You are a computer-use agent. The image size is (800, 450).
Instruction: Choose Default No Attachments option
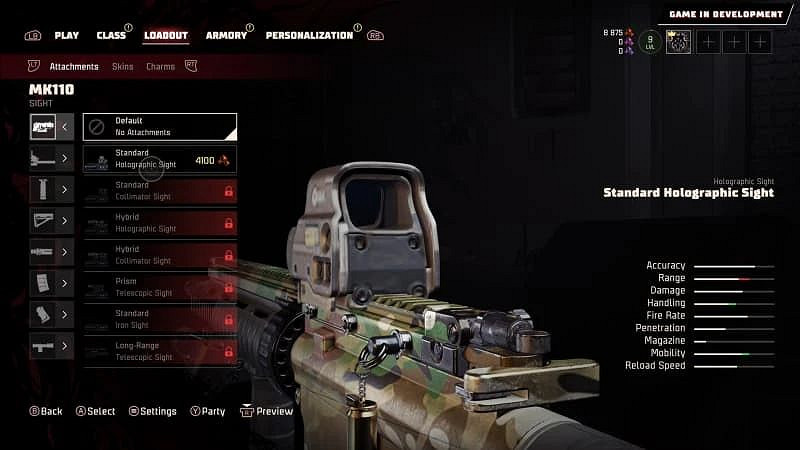160,126
